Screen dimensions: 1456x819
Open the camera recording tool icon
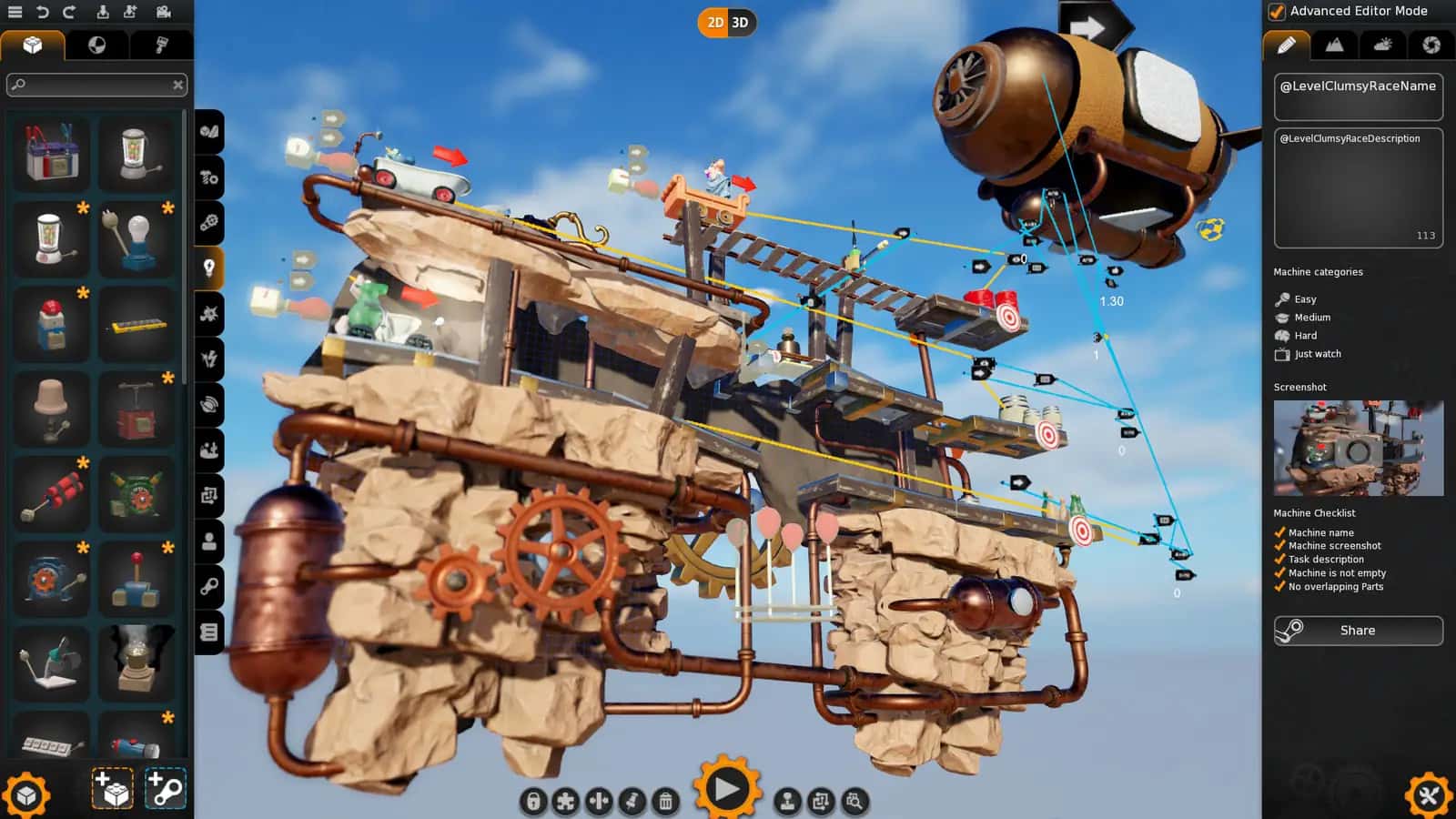point(162,13)
